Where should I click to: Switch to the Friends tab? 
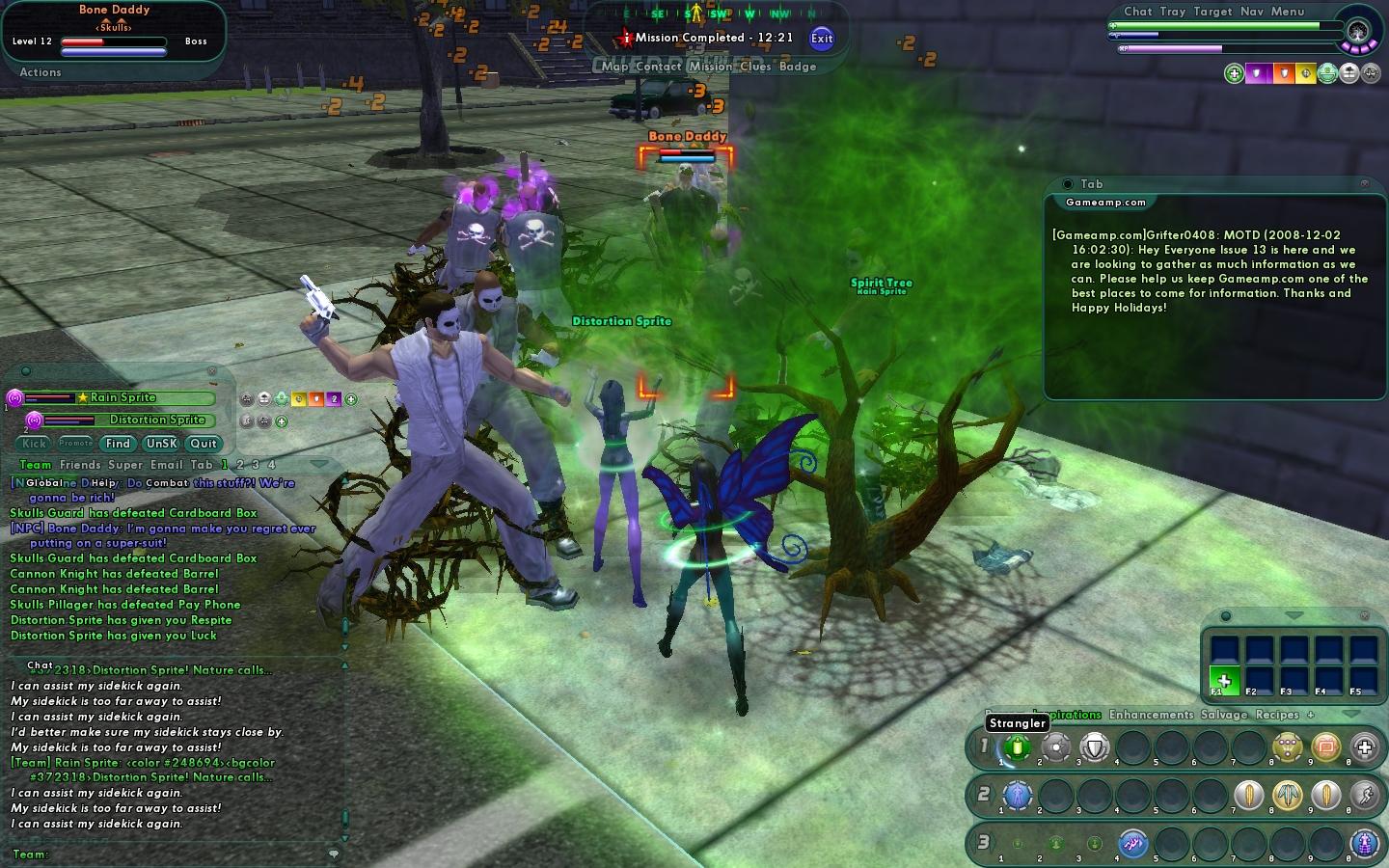click(80, 465)
